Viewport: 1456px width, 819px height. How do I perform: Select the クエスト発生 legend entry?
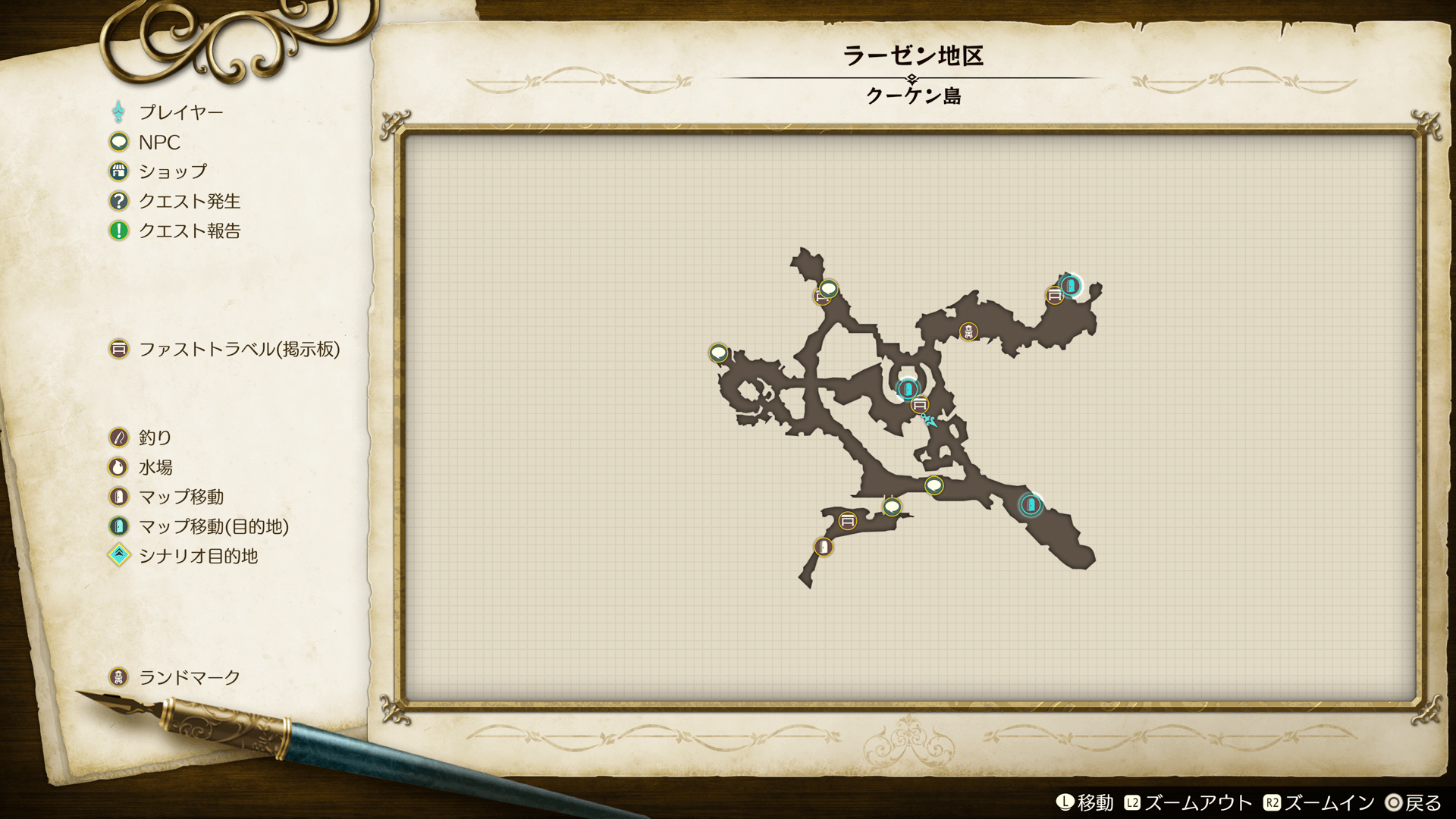point(189,201)
